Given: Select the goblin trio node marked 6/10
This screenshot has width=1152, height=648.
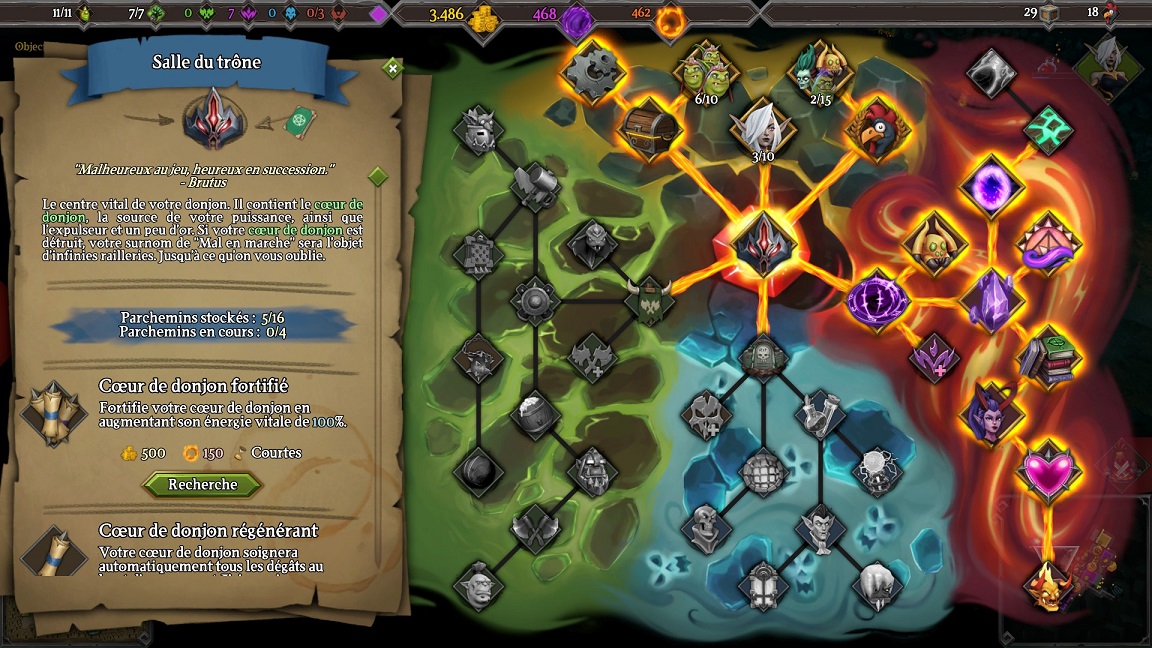Looking at the screenshot, I should [706, 72].
